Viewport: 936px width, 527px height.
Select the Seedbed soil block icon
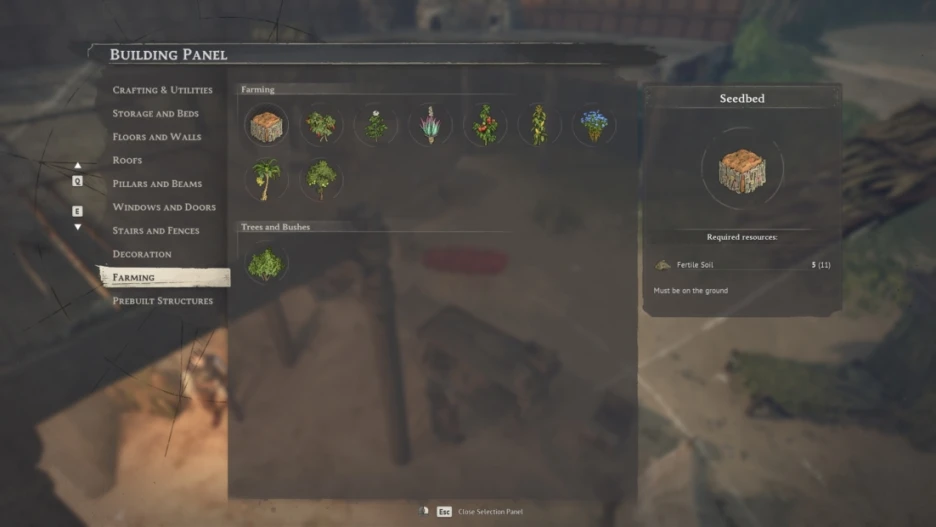point(266,126)
